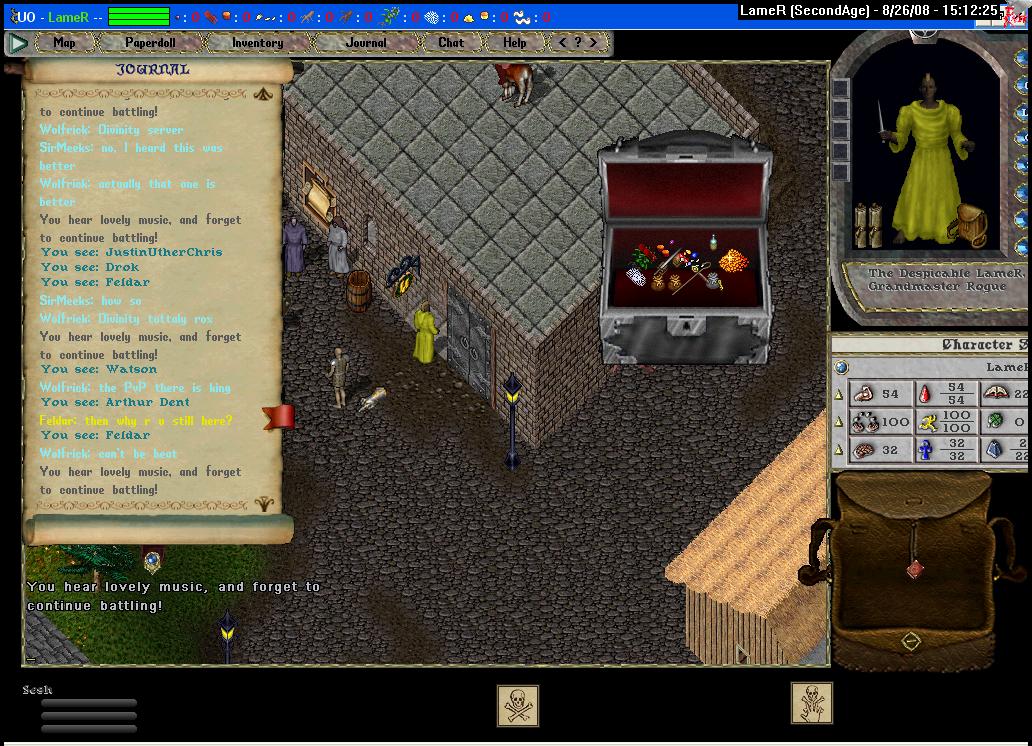Select the potion bottle in the chest
The height and width of the screenshot is (746, 1032).
coord(714,242)
